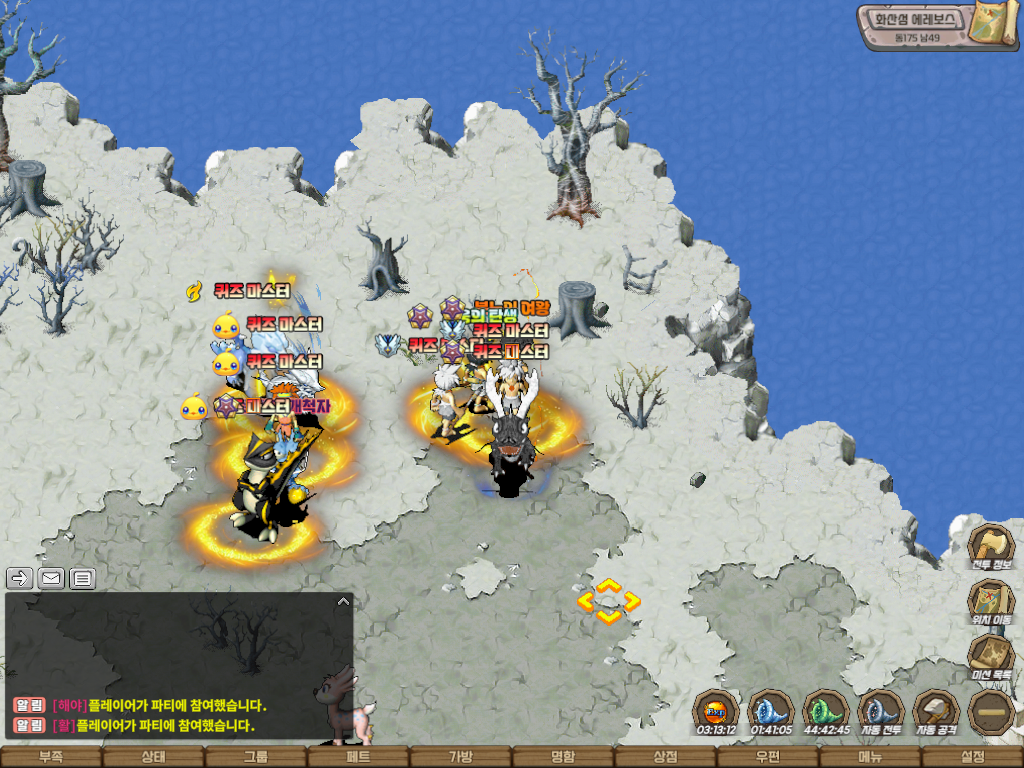This screenshot has width=1024, height=768.
Task: Open the 상점 (shop) menu
Action: coord(666,757)
